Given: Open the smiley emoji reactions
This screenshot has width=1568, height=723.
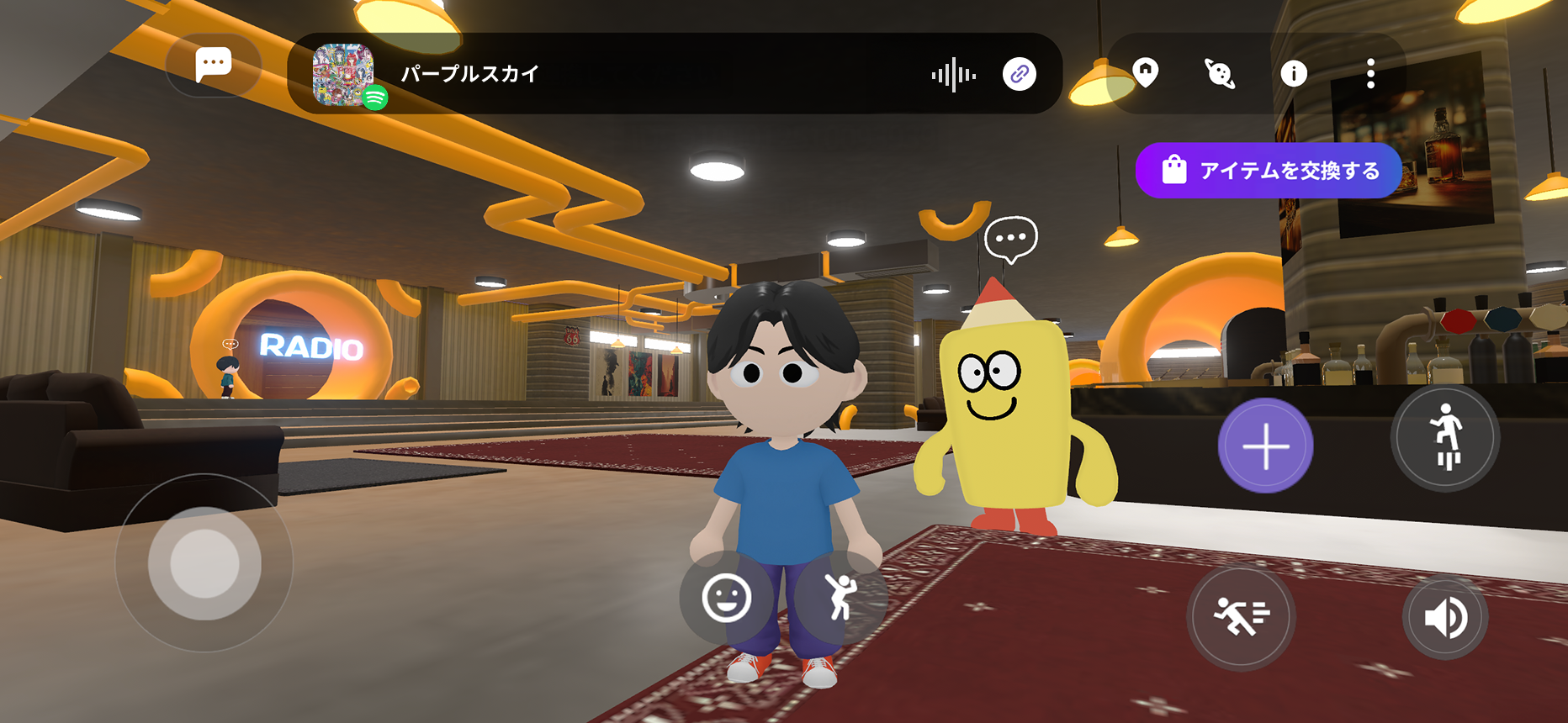Looking at the screenshot, I should [726, 598].
